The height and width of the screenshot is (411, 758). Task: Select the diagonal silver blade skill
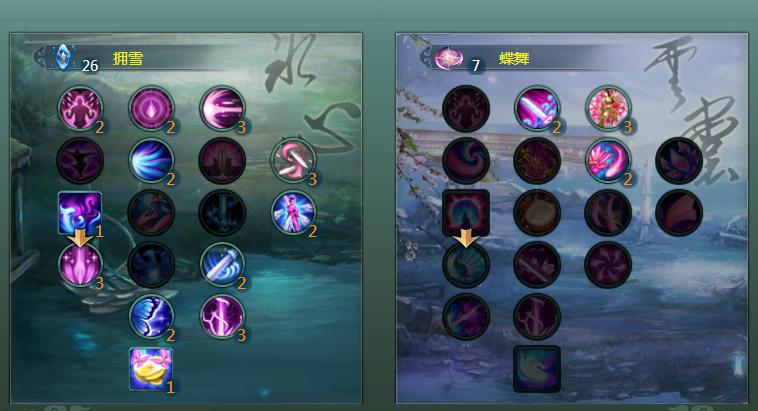[x=222, y=264]
